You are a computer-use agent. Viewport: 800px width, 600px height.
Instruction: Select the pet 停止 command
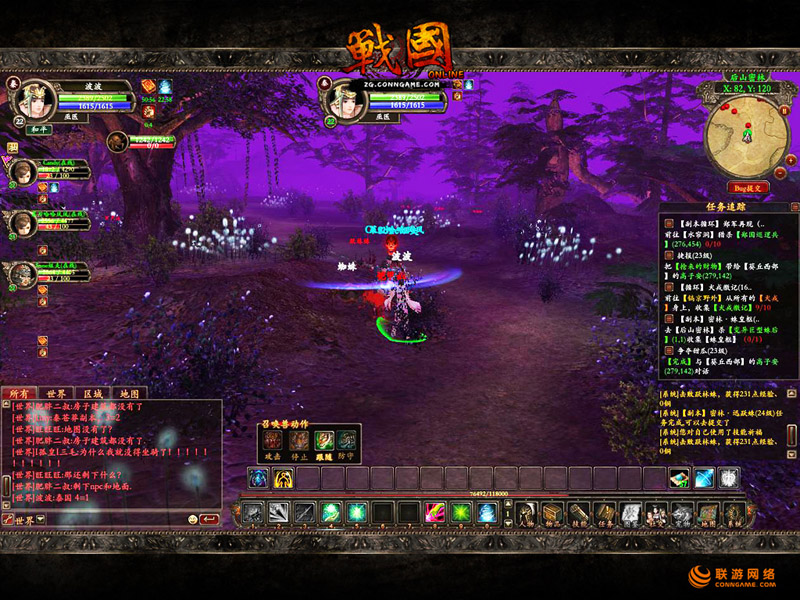coord(298,439)
